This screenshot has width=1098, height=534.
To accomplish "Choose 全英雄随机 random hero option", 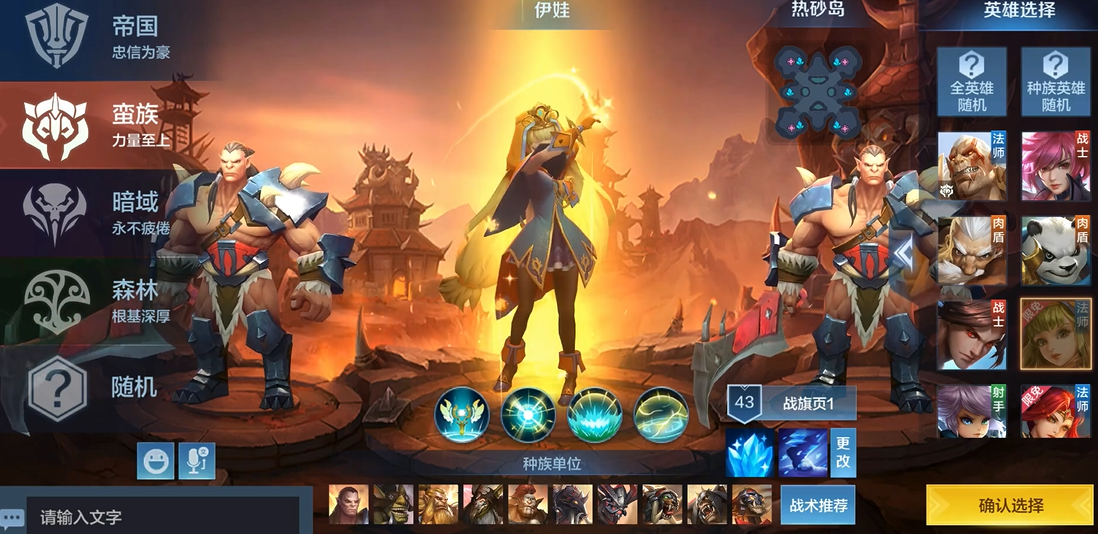I will coord(971,82).
